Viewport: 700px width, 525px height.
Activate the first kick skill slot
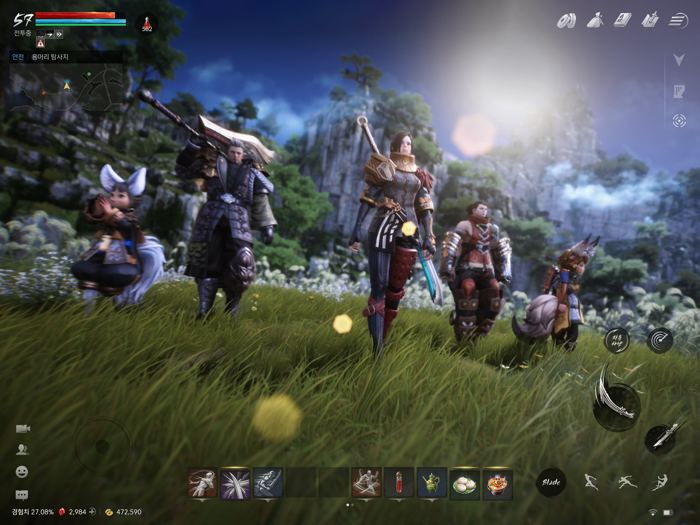pyautogui.click(x=202, y=484)
